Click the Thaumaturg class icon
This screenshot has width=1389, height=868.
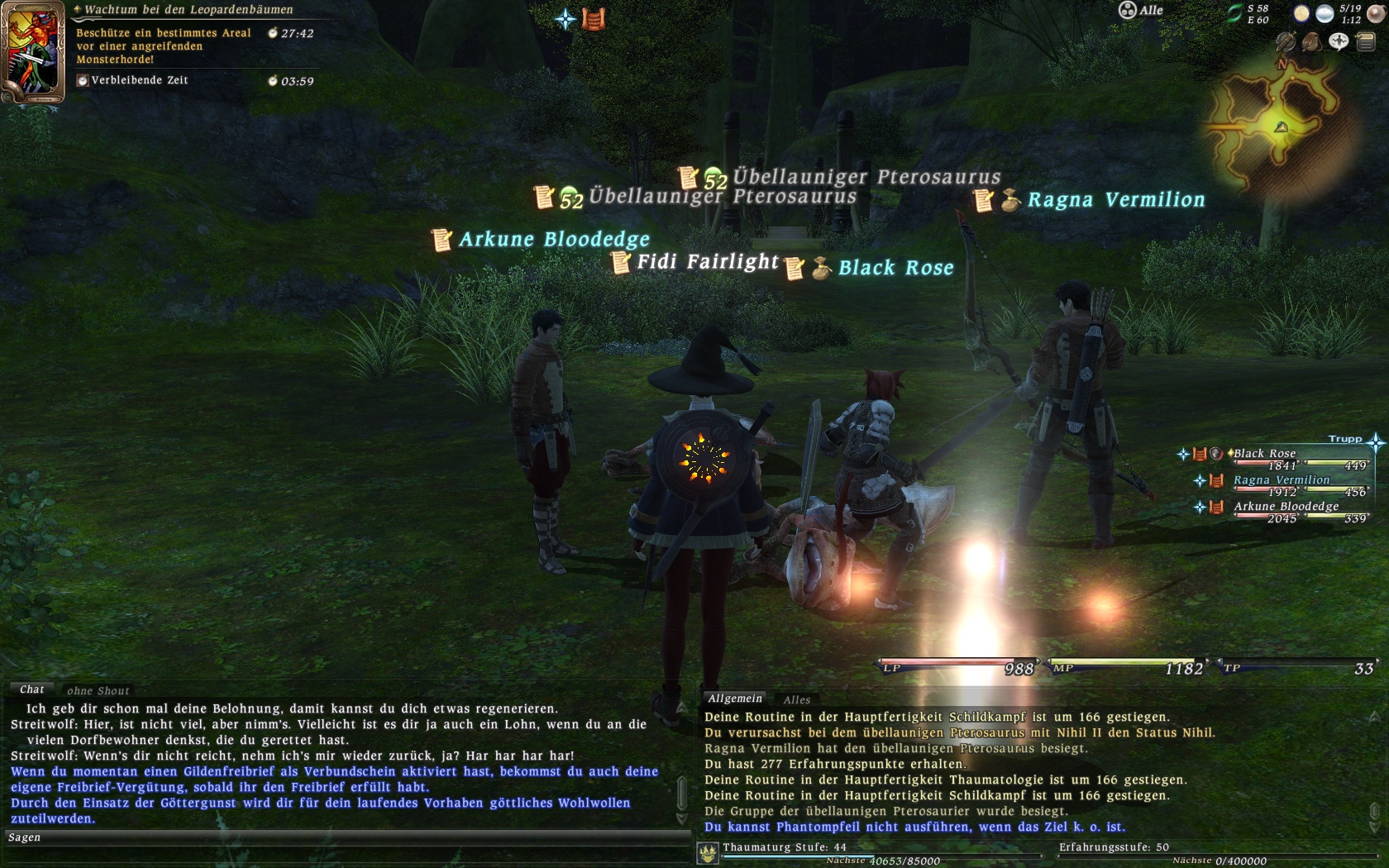tap(708, 853)
